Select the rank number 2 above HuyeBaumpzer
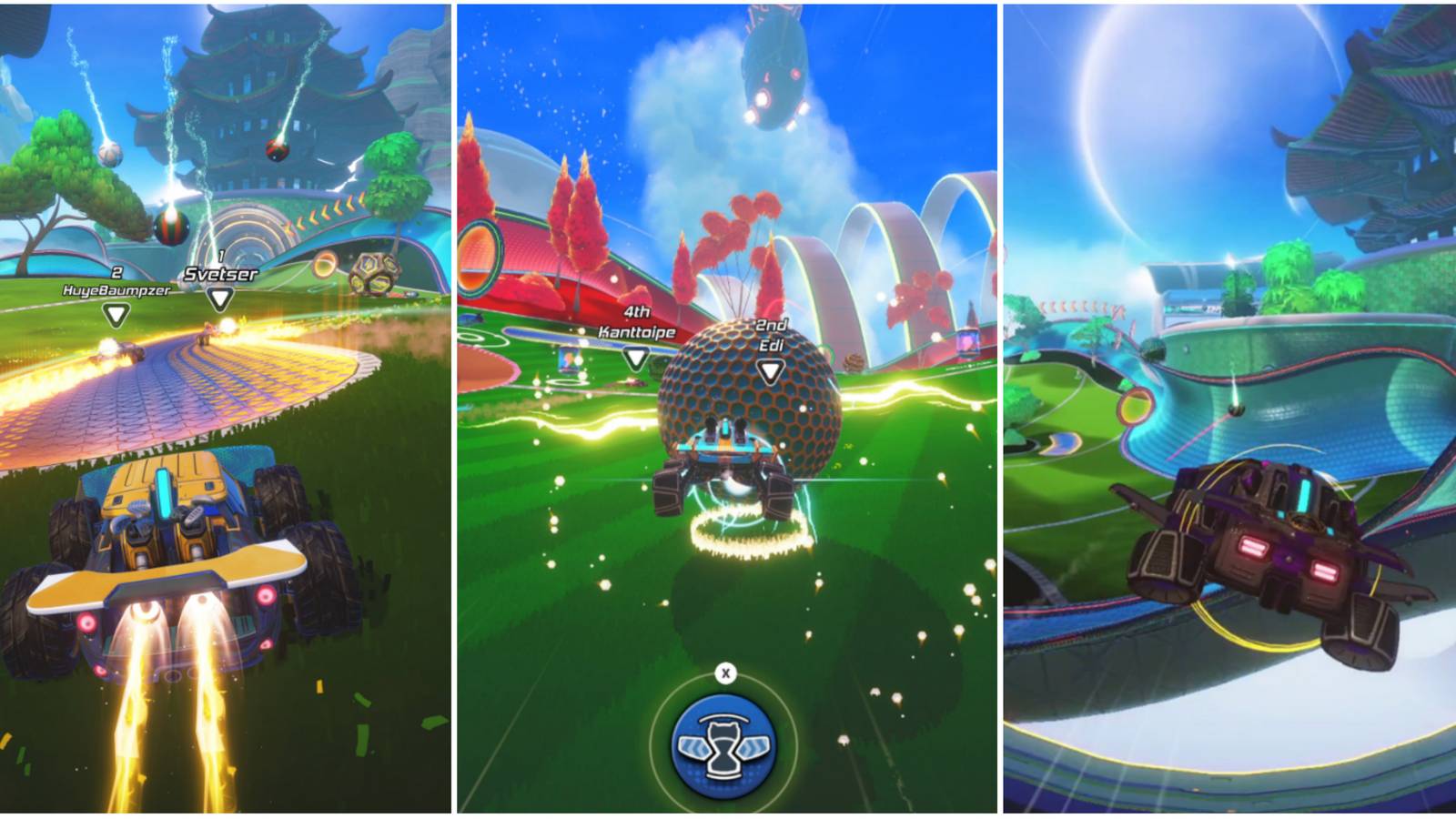 [116, 273]
